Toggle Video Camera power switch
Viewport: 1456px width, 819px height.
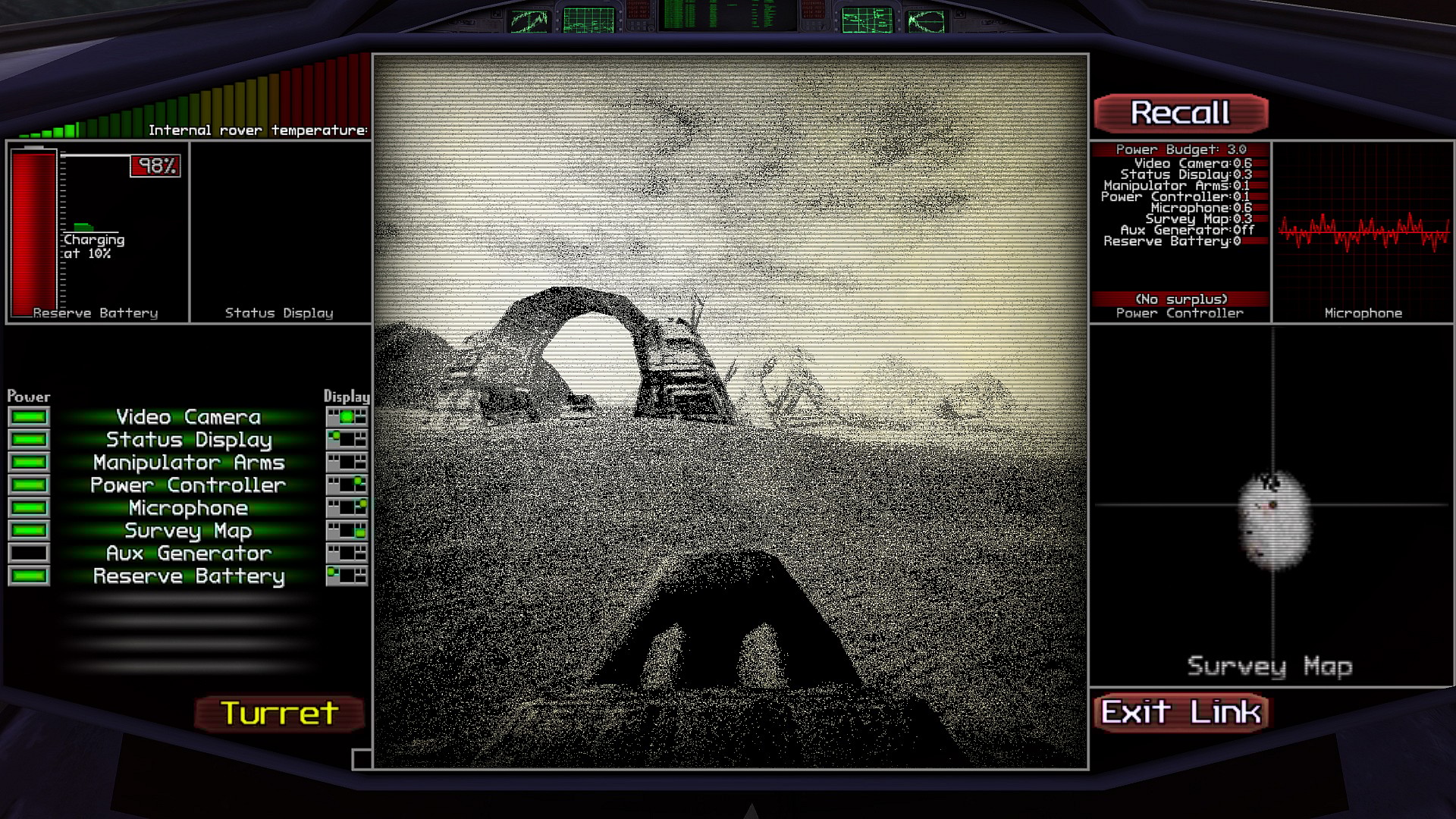(29, 417)
